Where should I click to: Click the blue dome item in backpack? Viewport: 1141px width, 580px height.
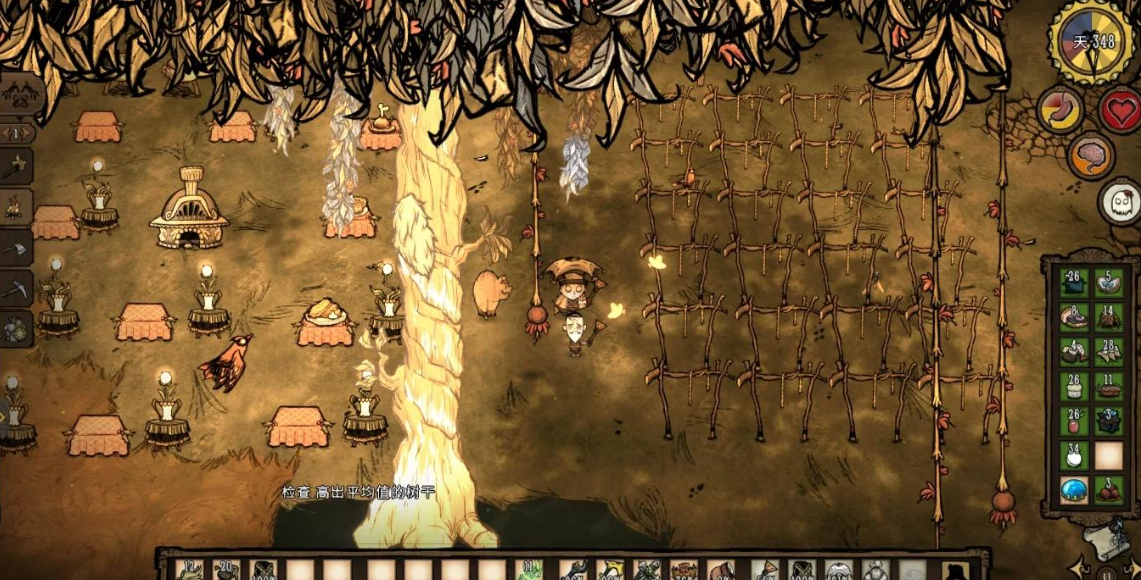[1074, 491]
